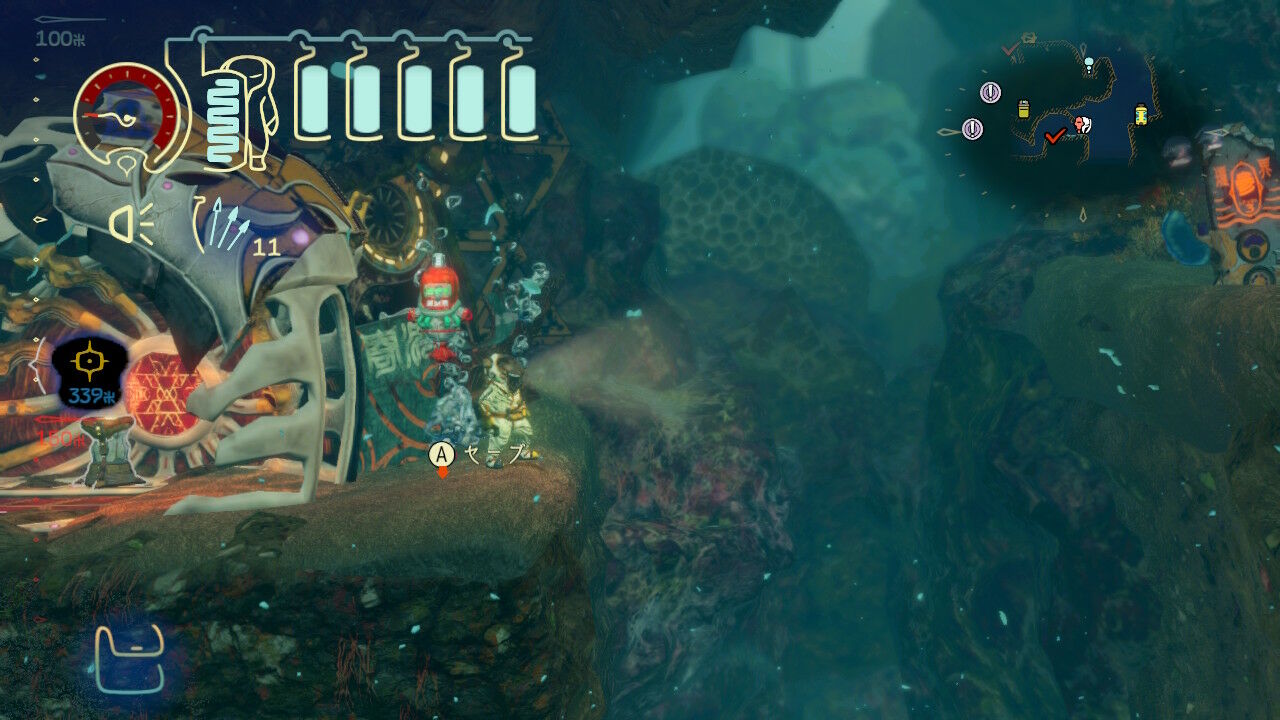This screenshot has width=1280, height=720.
Task: Toggle the headlight lamp icon
Action: coord(131,224)
